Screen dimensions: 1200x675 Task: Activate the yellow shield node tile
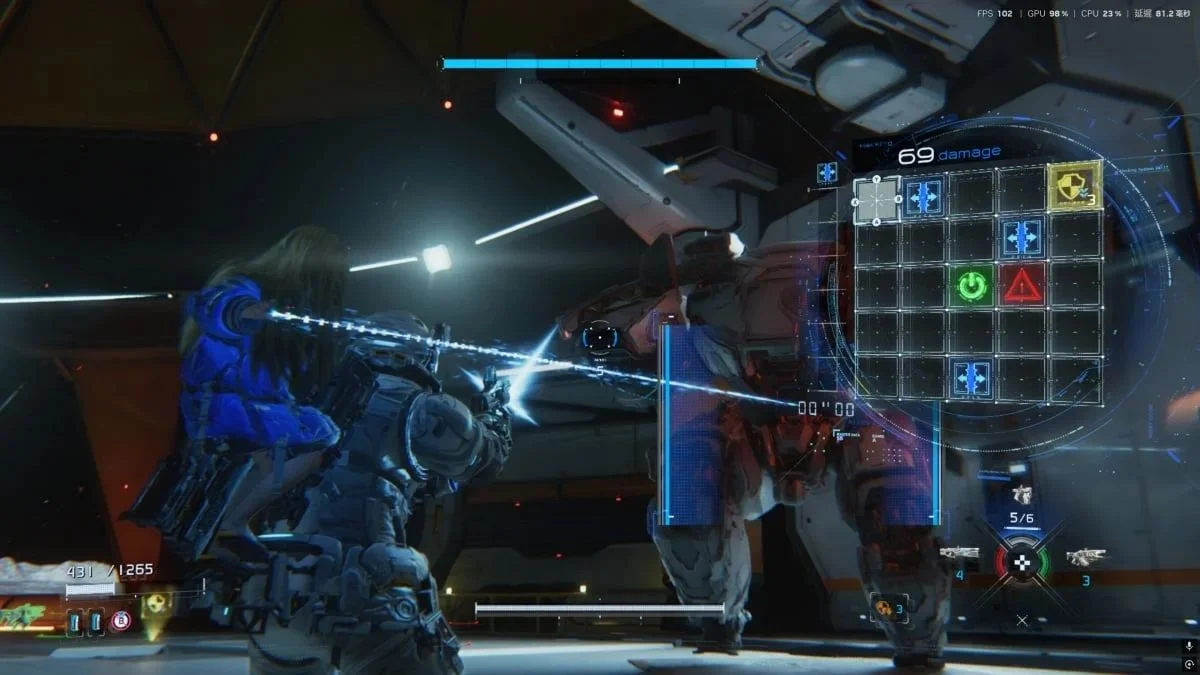tap(1073, 185)
